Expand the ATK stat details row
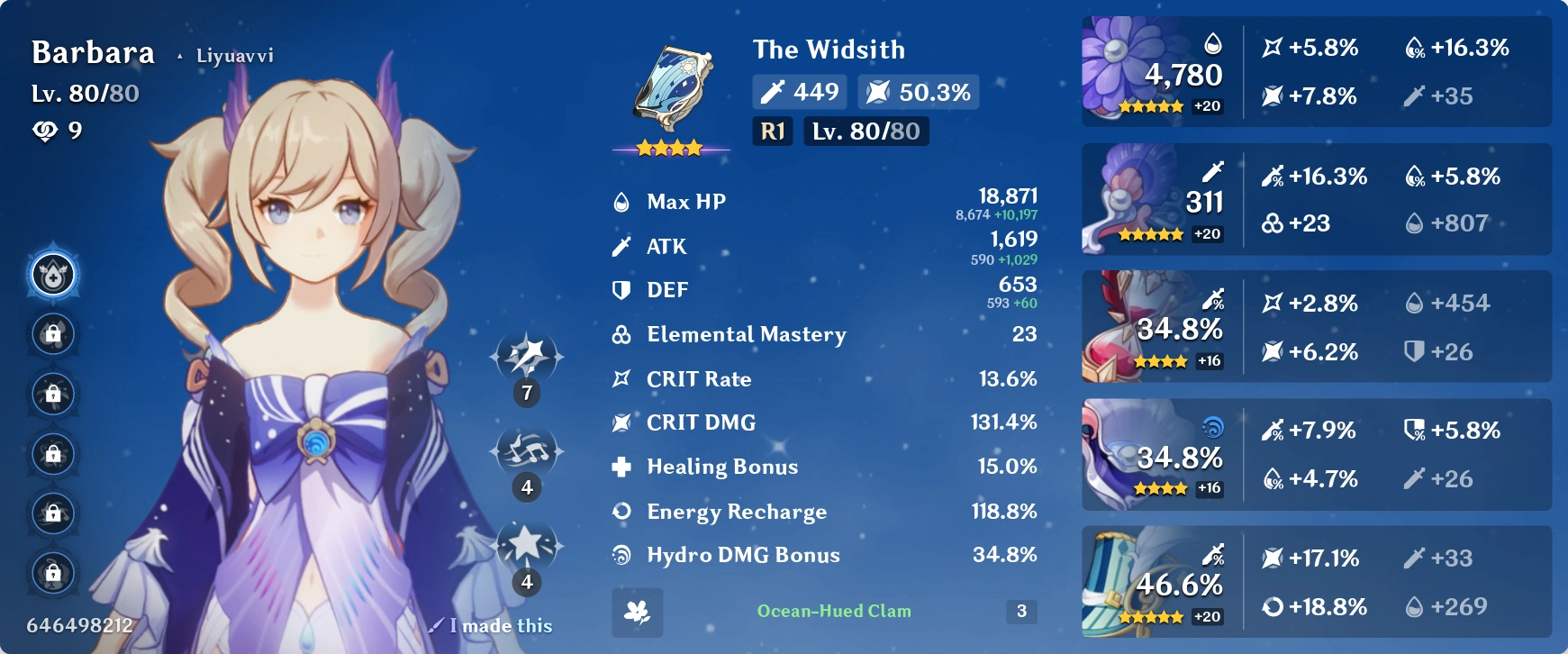1568x654 pixels. click(811, 246)
